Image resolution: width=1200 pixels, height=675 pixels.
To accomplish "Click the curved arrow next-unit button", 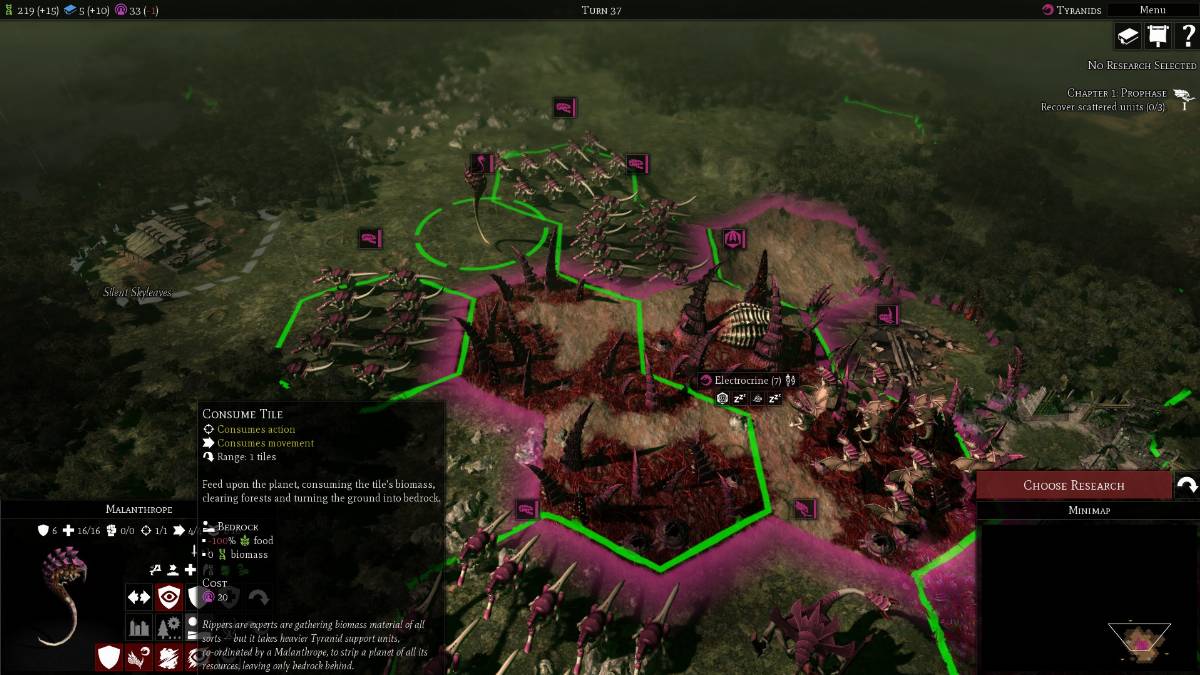I will [1187, 485].
